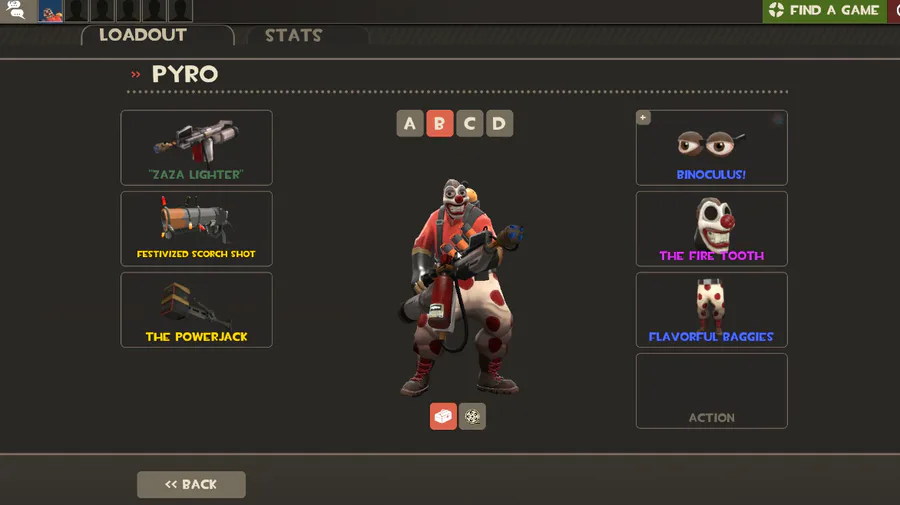Select the medkit toggle below the Pyro
This screenshot has width=900, height=505.
443,416
